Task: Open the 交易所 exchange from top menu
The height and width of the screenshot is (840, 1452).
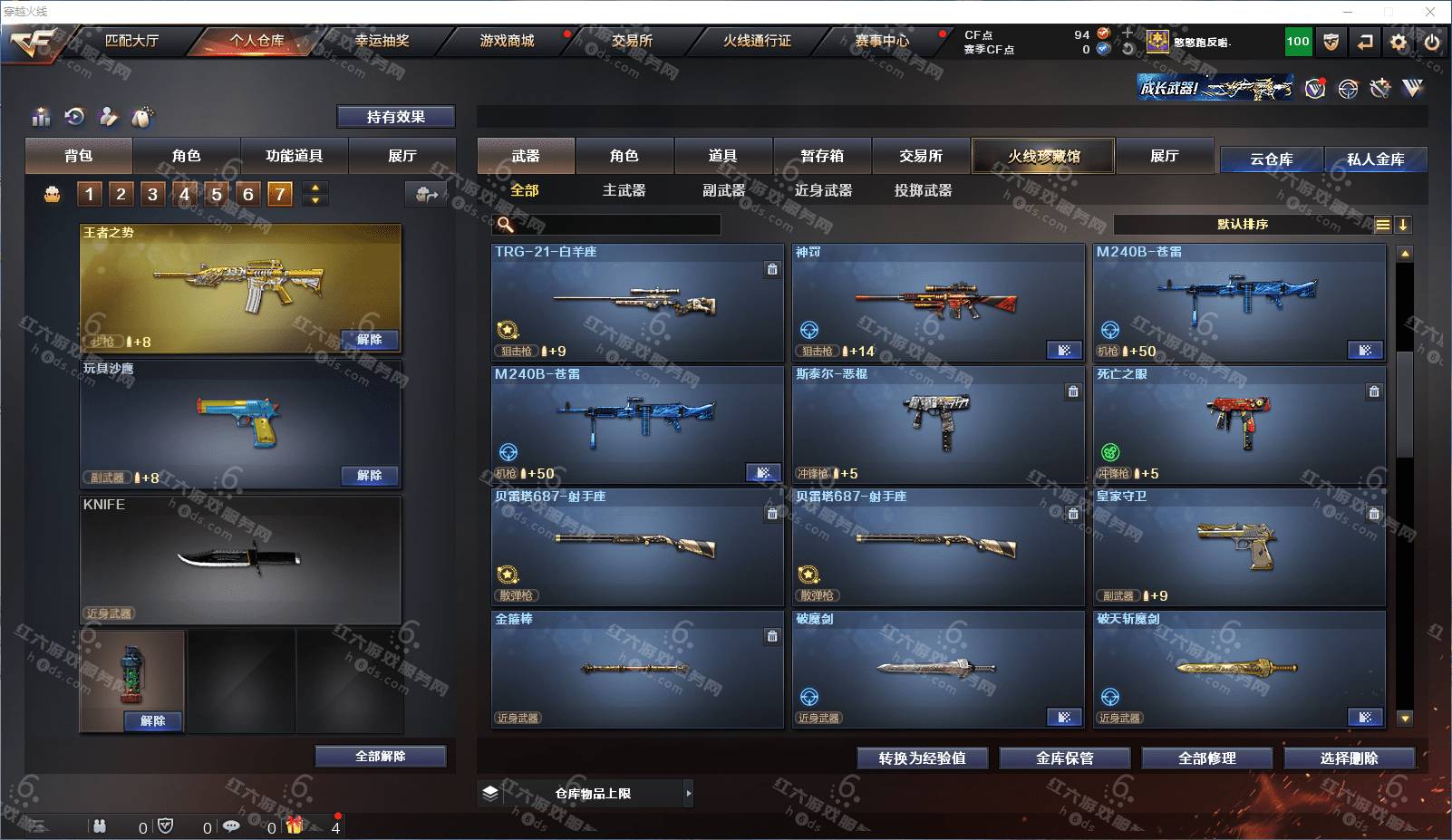Action: pos(632,41)
